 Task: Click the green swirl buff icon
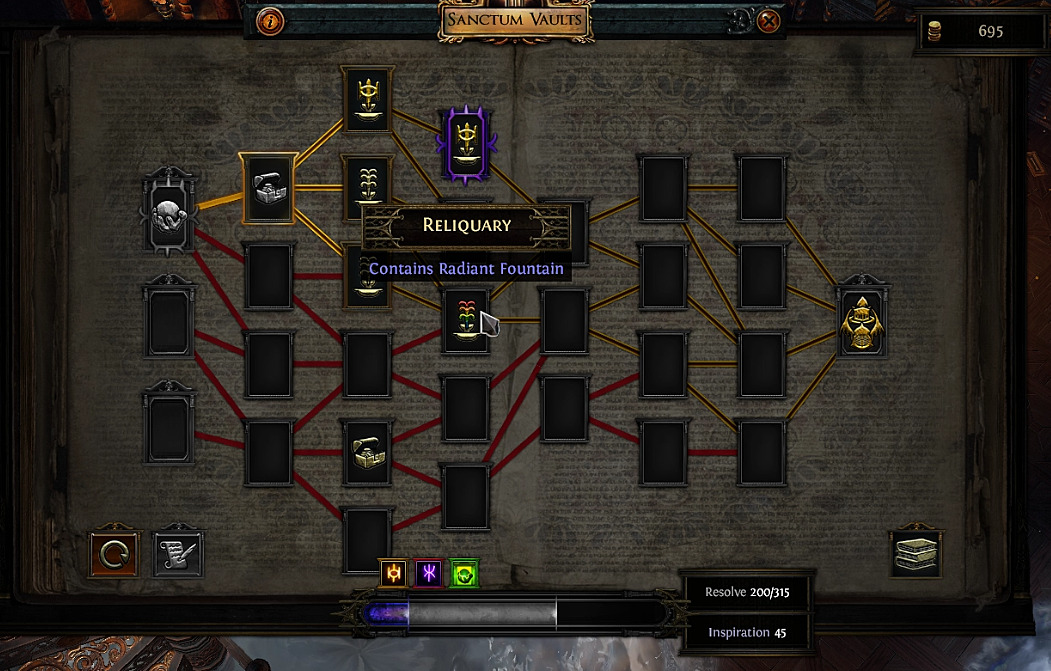point(464,573)
